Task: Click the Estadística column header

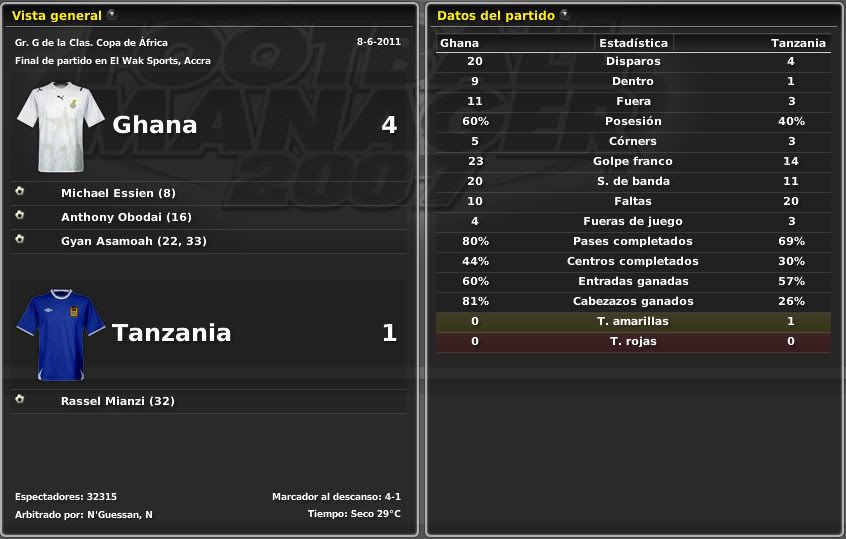Action: 633,43
